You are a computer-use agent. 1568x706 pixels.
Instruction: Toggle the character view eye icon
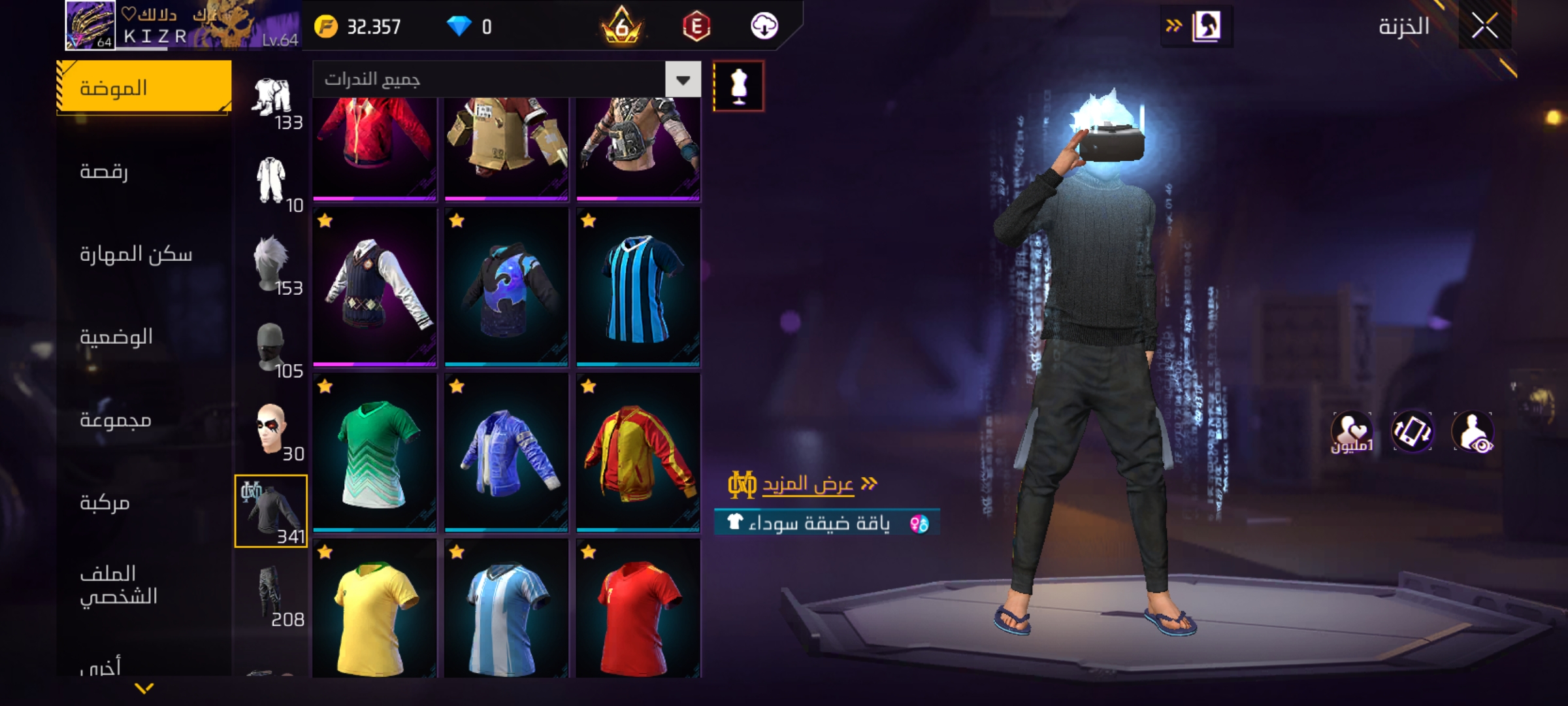(1473, 432)
